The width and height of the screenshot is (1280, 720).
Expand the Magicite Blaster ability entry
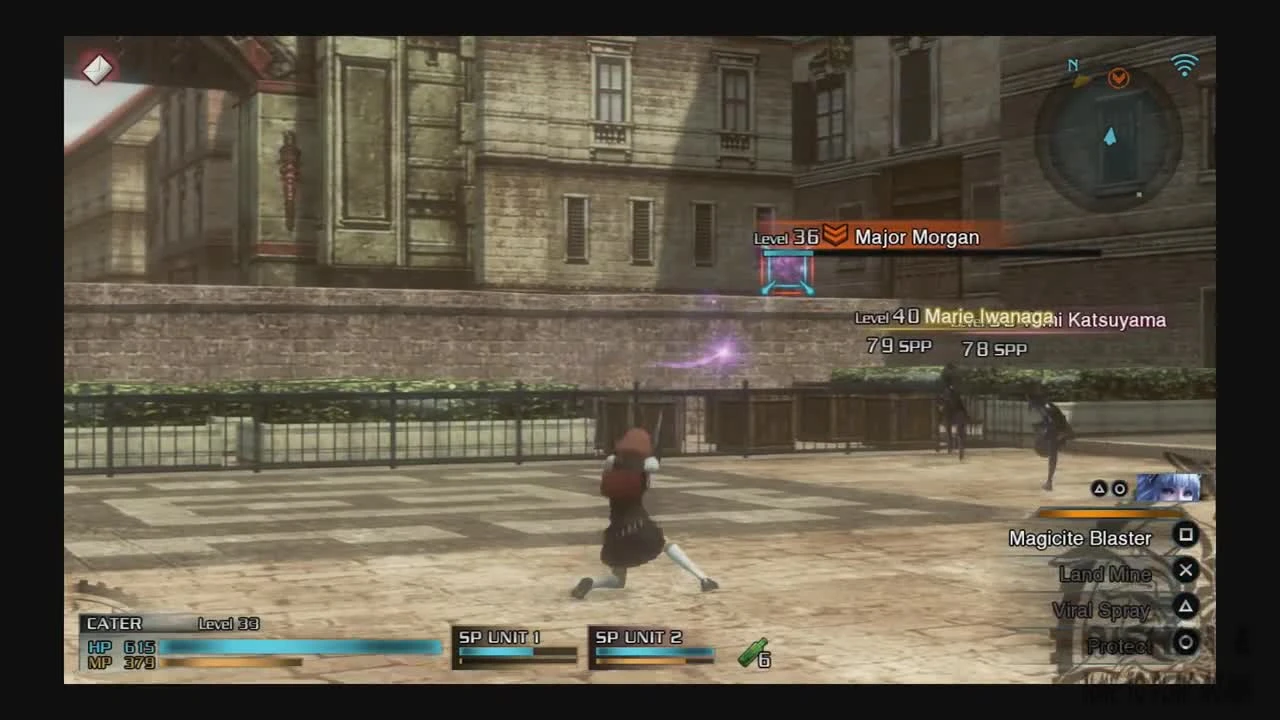click(1080, 538)
